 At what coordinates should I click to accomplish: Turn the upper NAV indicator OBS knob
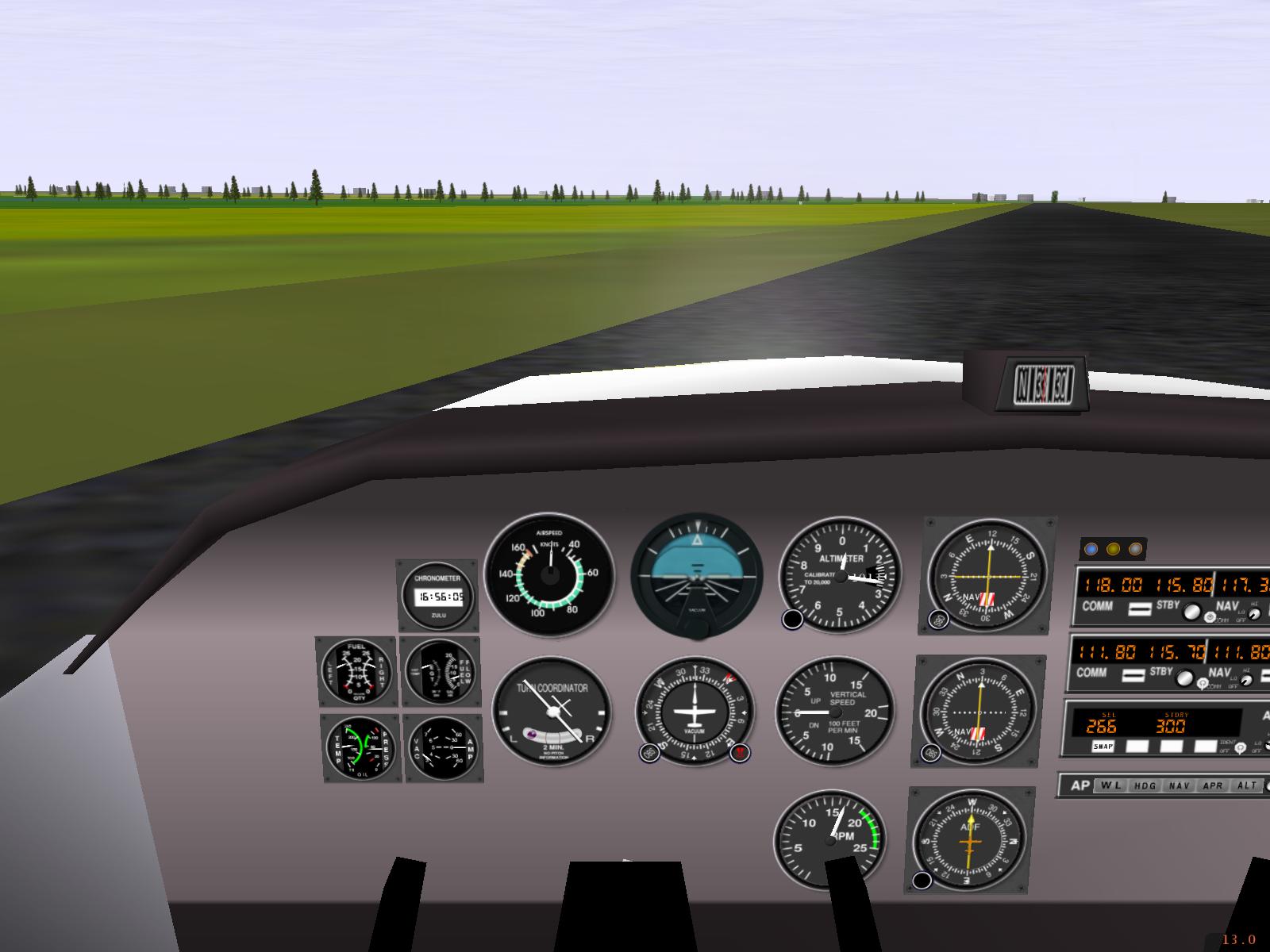[939, 620]
